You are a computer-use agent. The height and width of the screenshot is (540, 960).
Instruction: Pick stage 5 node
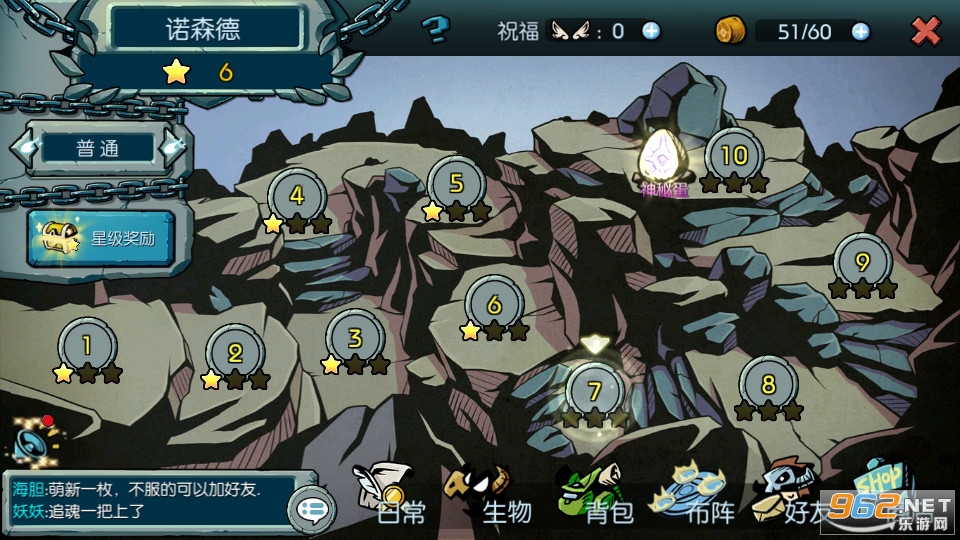[456, 184]
